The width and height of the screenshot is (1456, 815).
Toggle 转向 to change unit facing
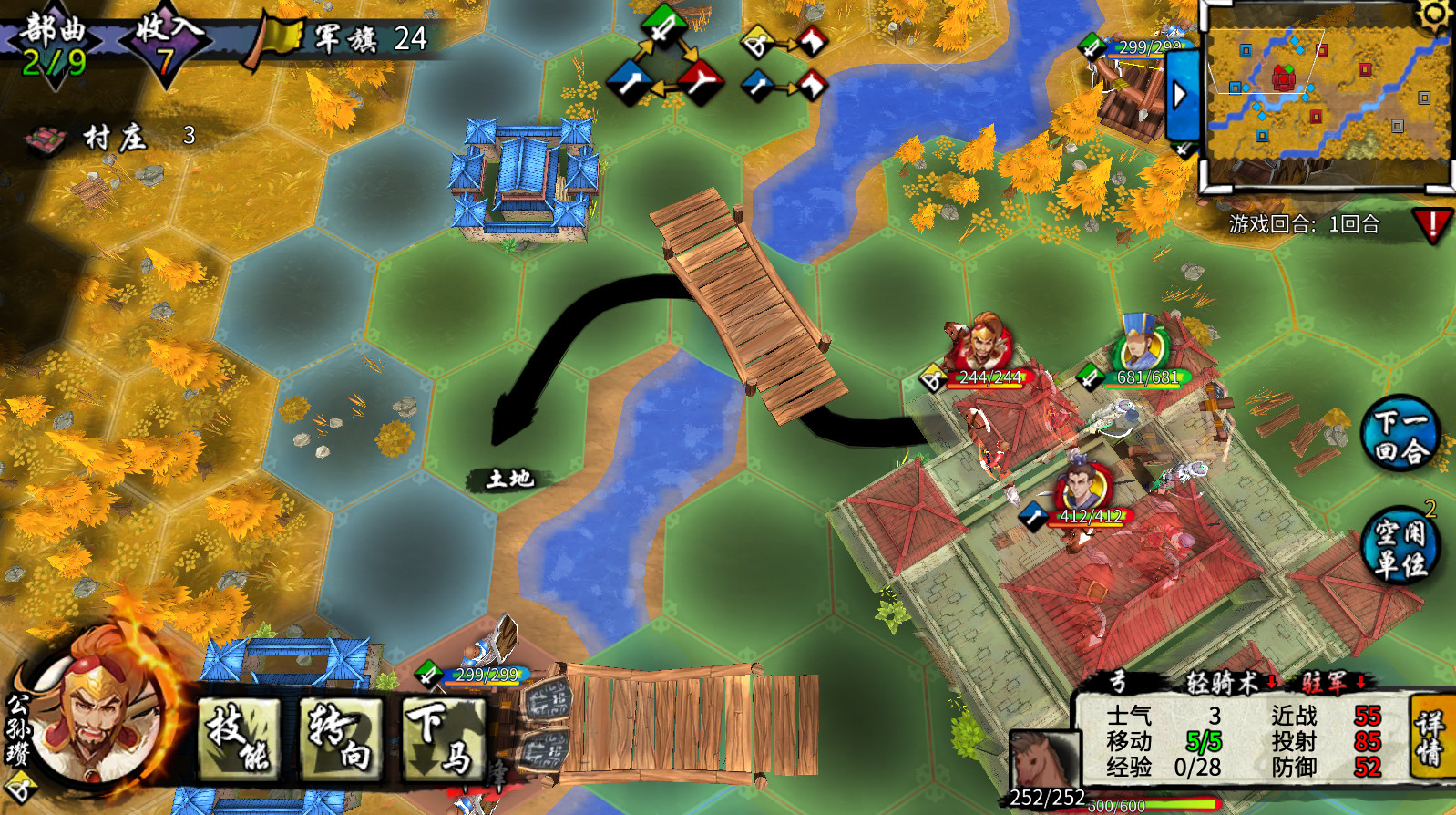point(338,740)
